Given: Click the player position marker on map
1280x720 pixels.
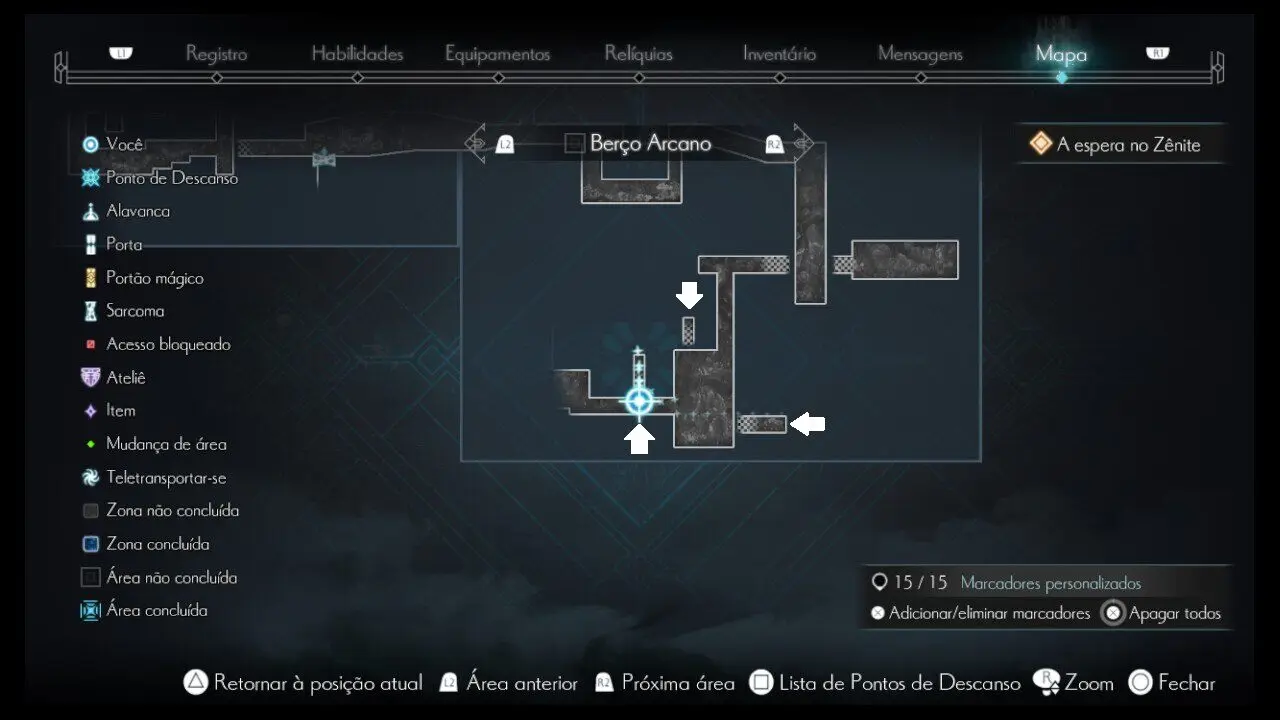Looking at the screenshot, I should pyautogui.click(x=639, y=402).
